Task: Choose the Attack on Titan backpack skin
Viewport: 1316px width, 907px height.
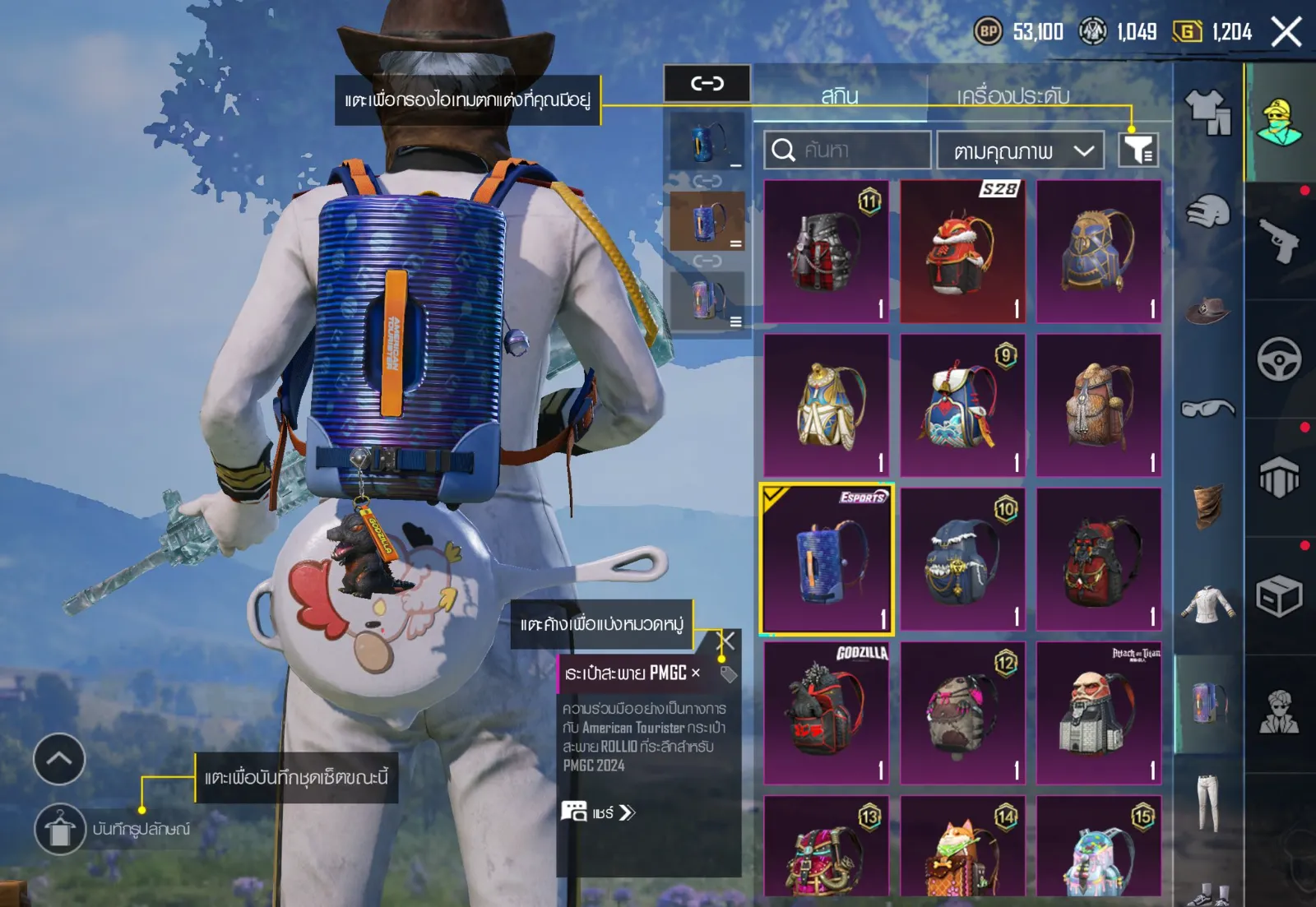Action: coord(1099,713)
